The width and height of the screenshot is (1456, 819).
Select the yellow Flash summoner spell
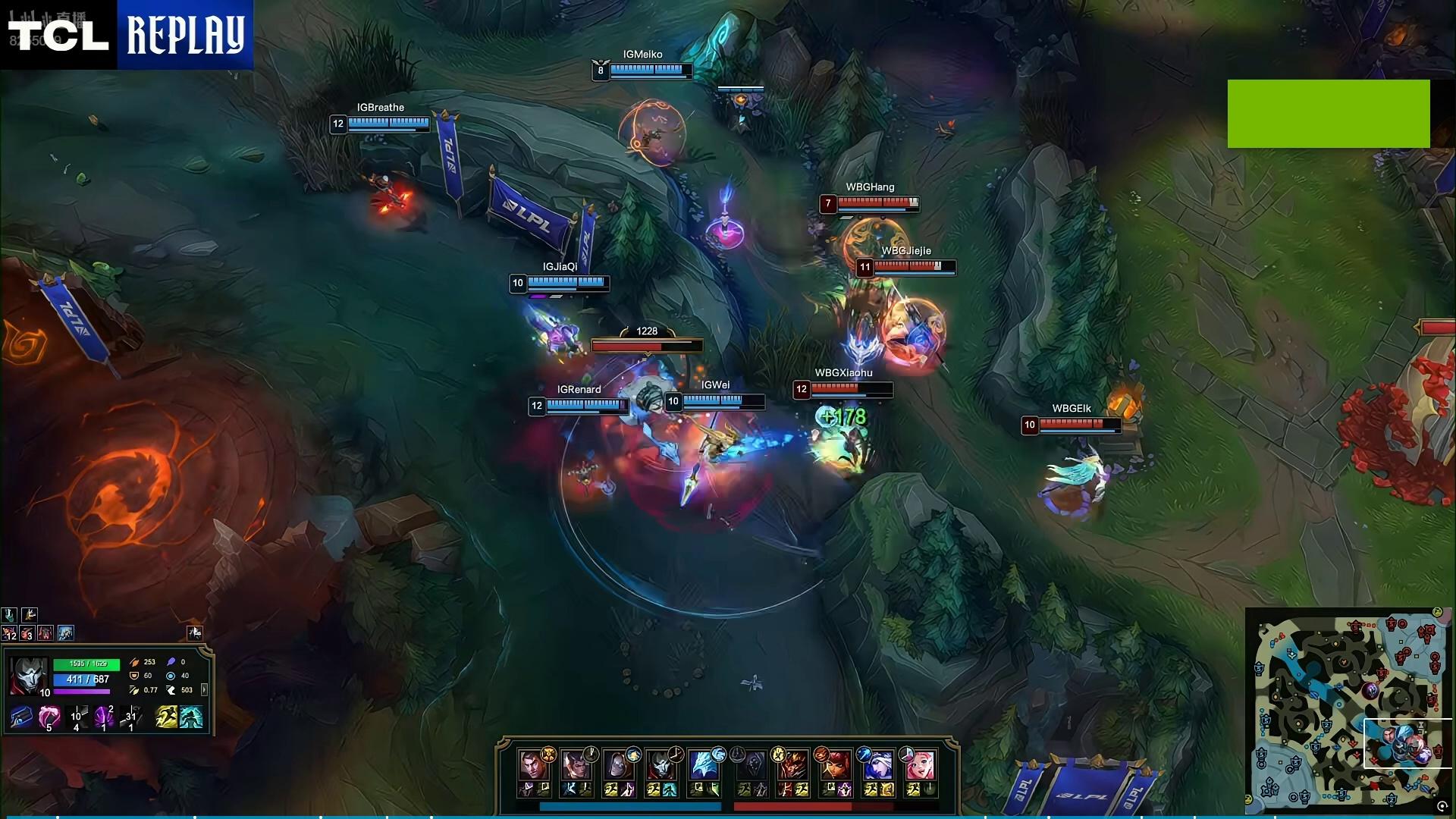pyautogui.click(x=165, y=716)
